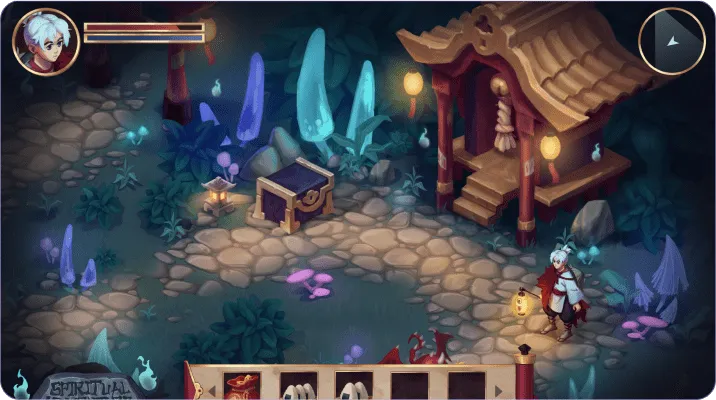The image size is (716, 400).
Task: Click the compass minimap in the corner
Action: click(671, 41)
